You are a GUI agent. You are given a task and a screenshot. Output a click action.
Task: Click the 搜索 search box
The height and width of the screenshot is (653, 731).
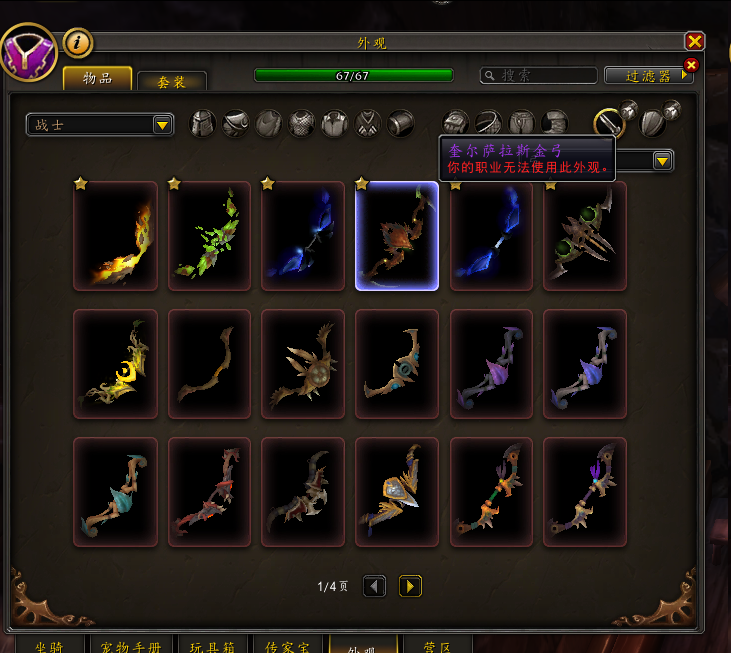[x=536, y=75]
